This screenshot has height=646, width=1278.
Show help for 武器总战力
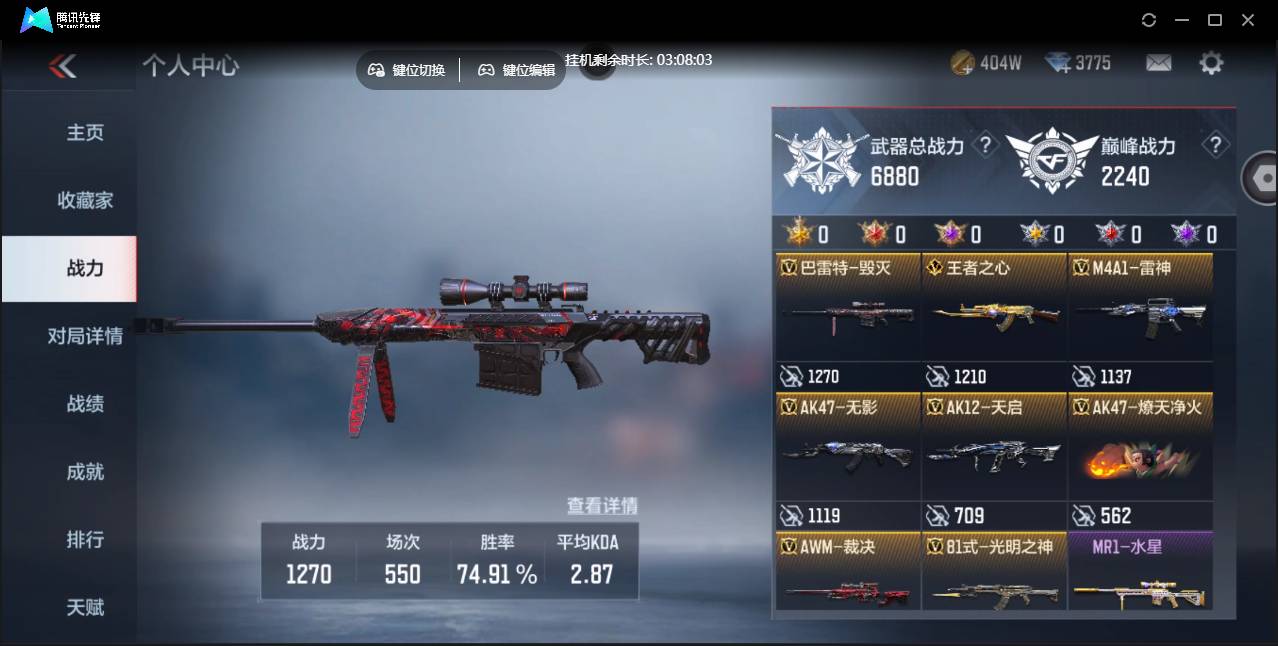click(x=985, y=146)
